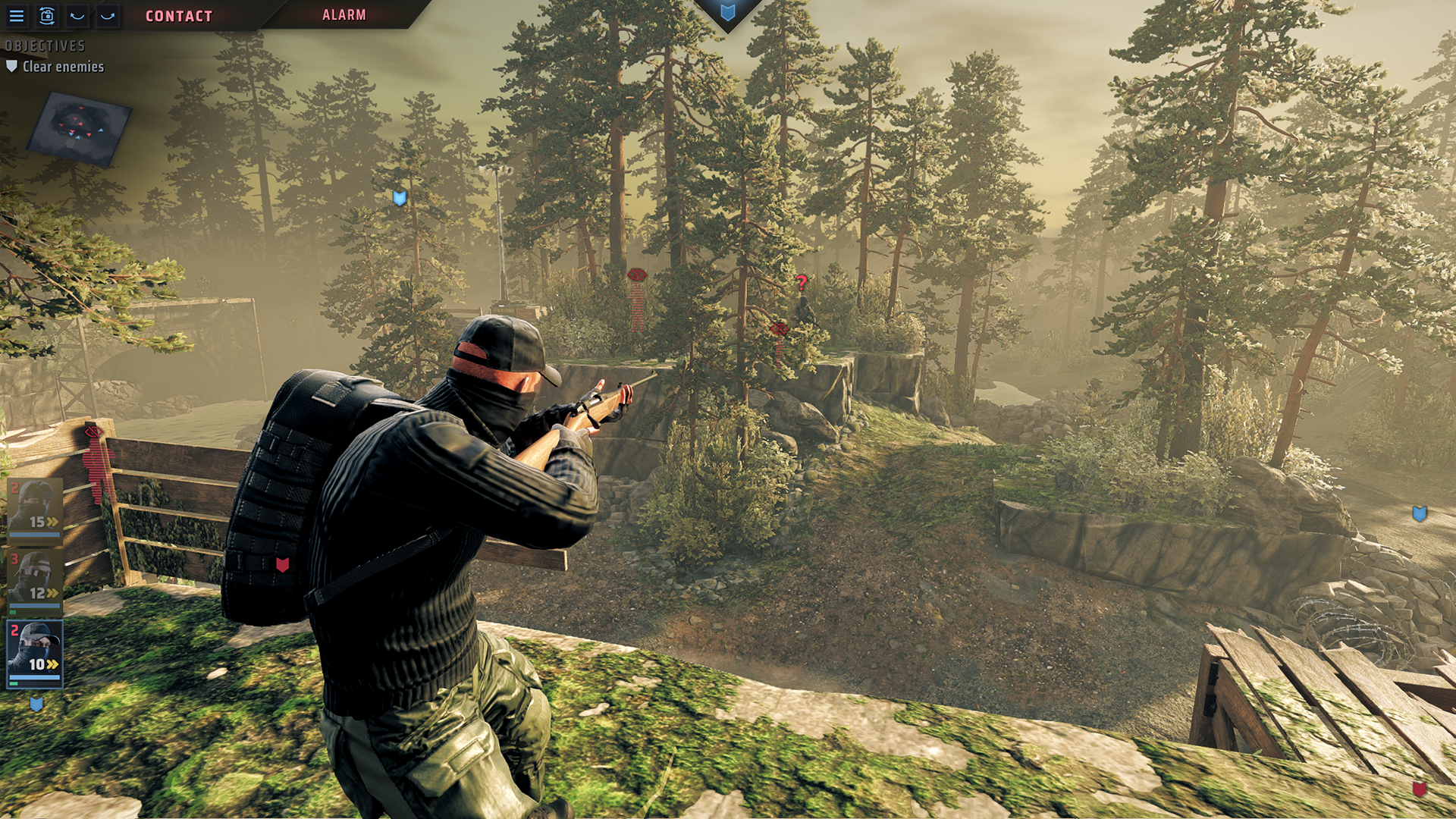Open the hamburger main menu
This screenshot has width=1456, height=819.
16,15
